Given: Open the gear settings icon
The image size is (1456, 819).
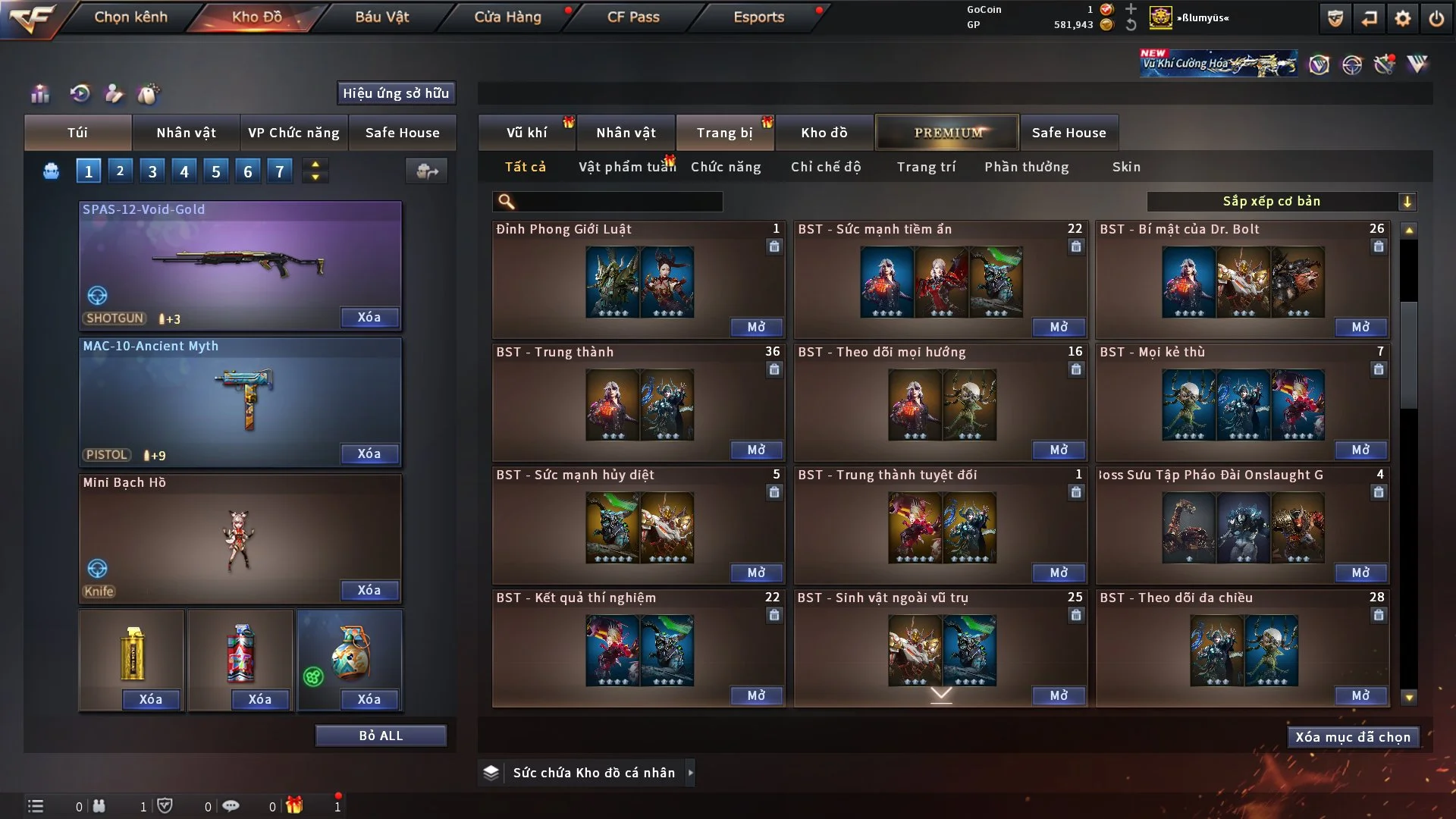Looking at the screenshot, I should 1402,18.
